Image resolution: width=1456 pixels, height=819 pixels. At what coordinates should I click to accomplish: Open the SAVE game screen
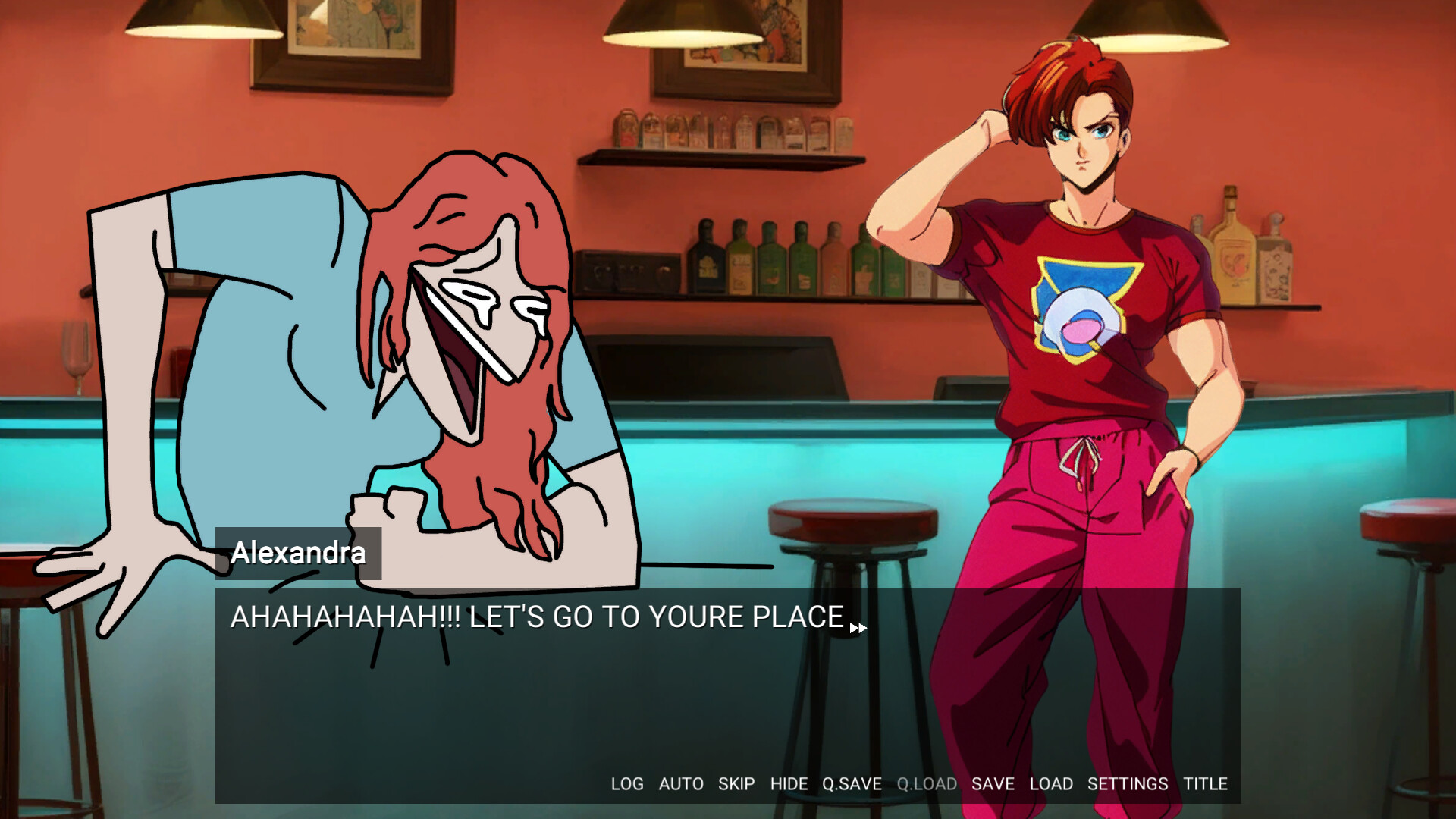[x=993, y=784]
